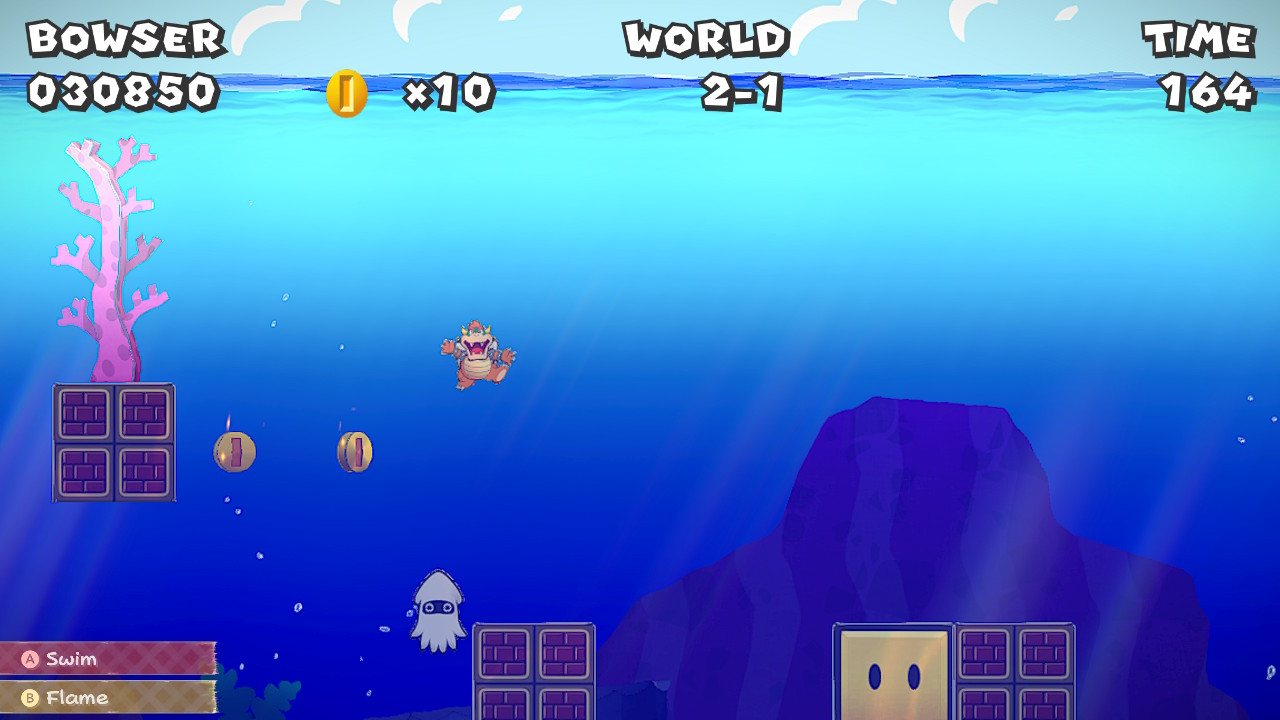
Task: Click the brick blocks right of face block
Action: point(1012,670)
